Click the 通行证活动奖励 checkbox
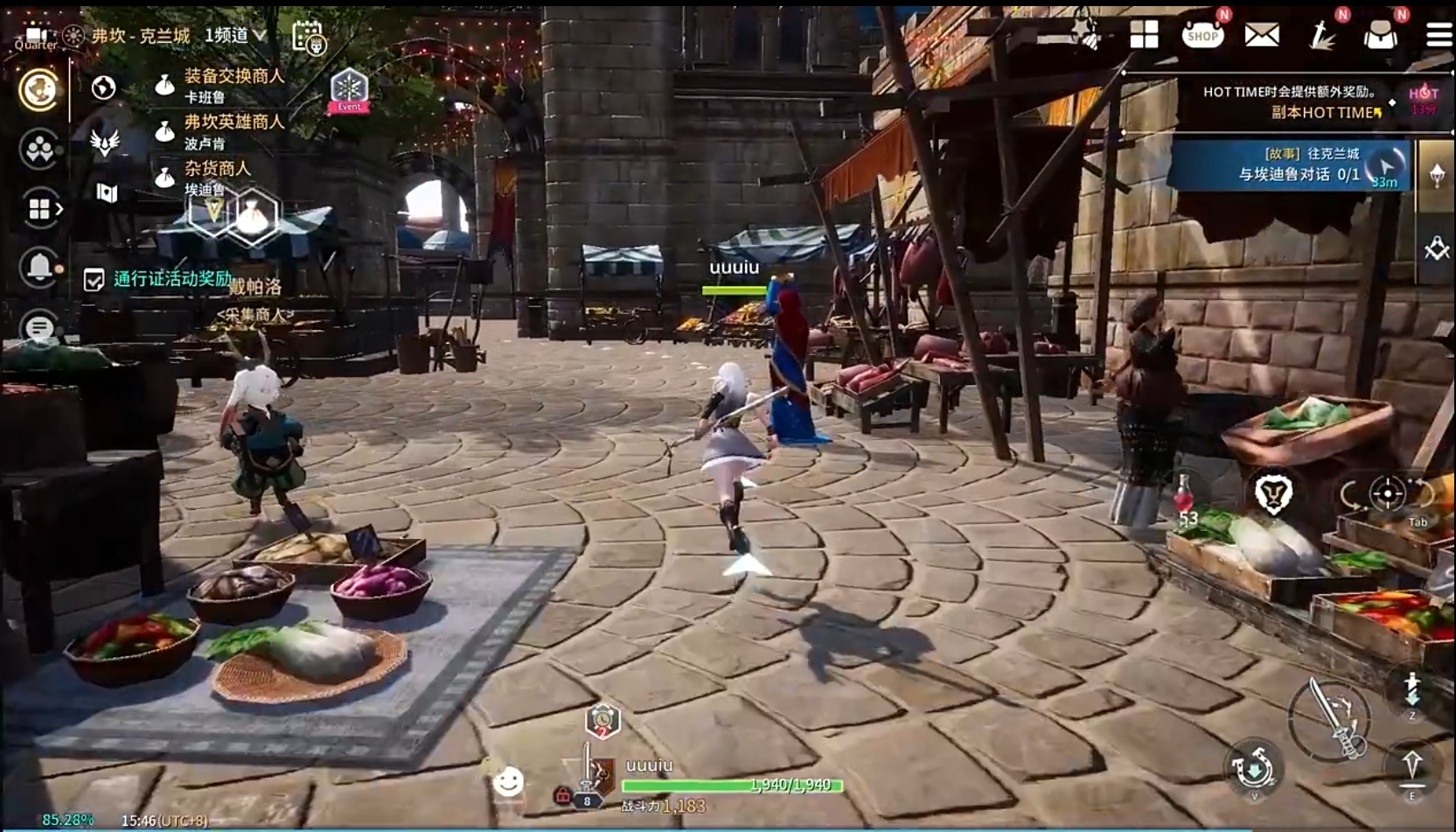The height and width of the screenshot is (832, 1456). 94,280
